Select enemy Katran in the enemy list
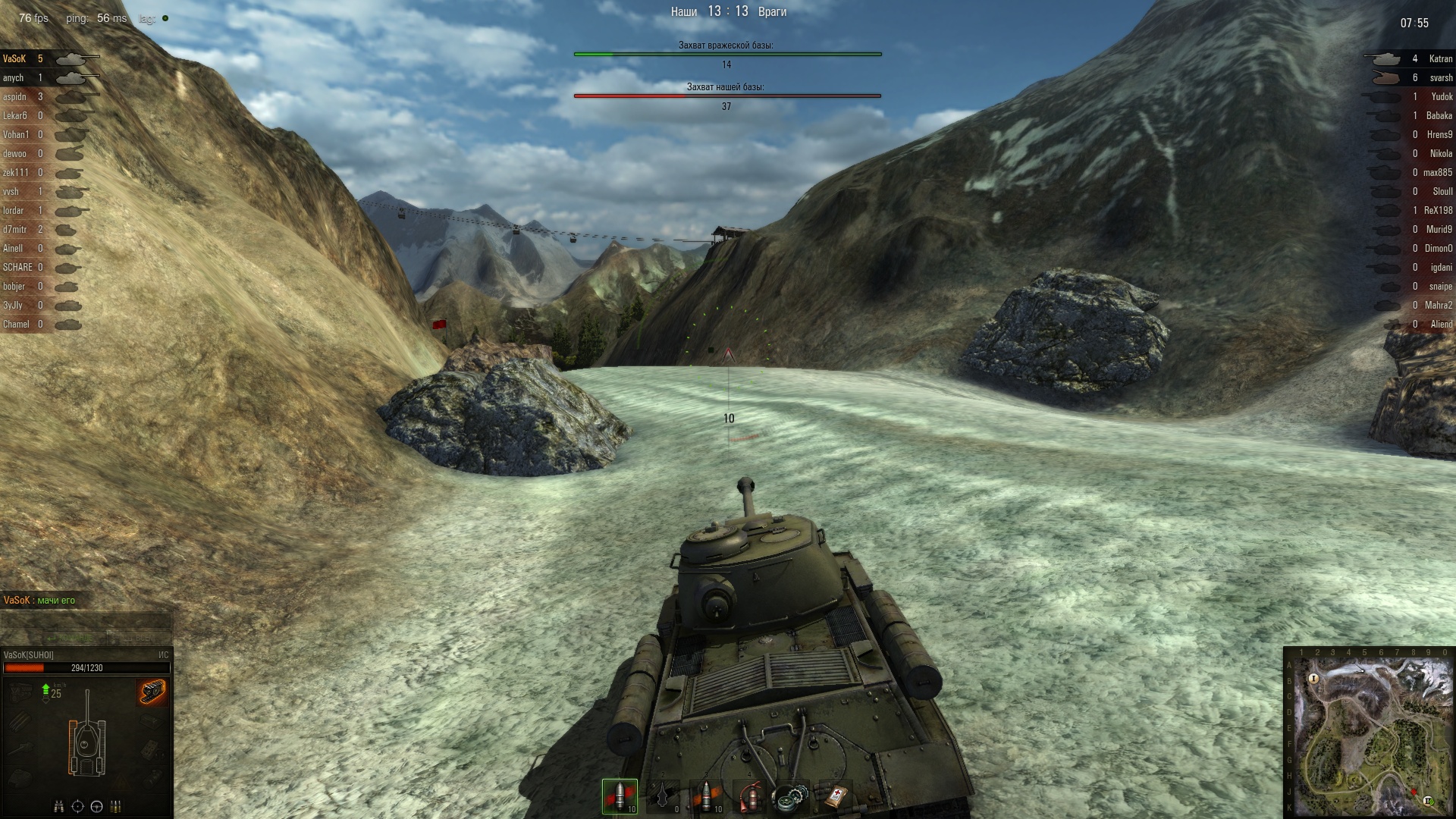1456x819 pixels. (x=1440, y=59)
